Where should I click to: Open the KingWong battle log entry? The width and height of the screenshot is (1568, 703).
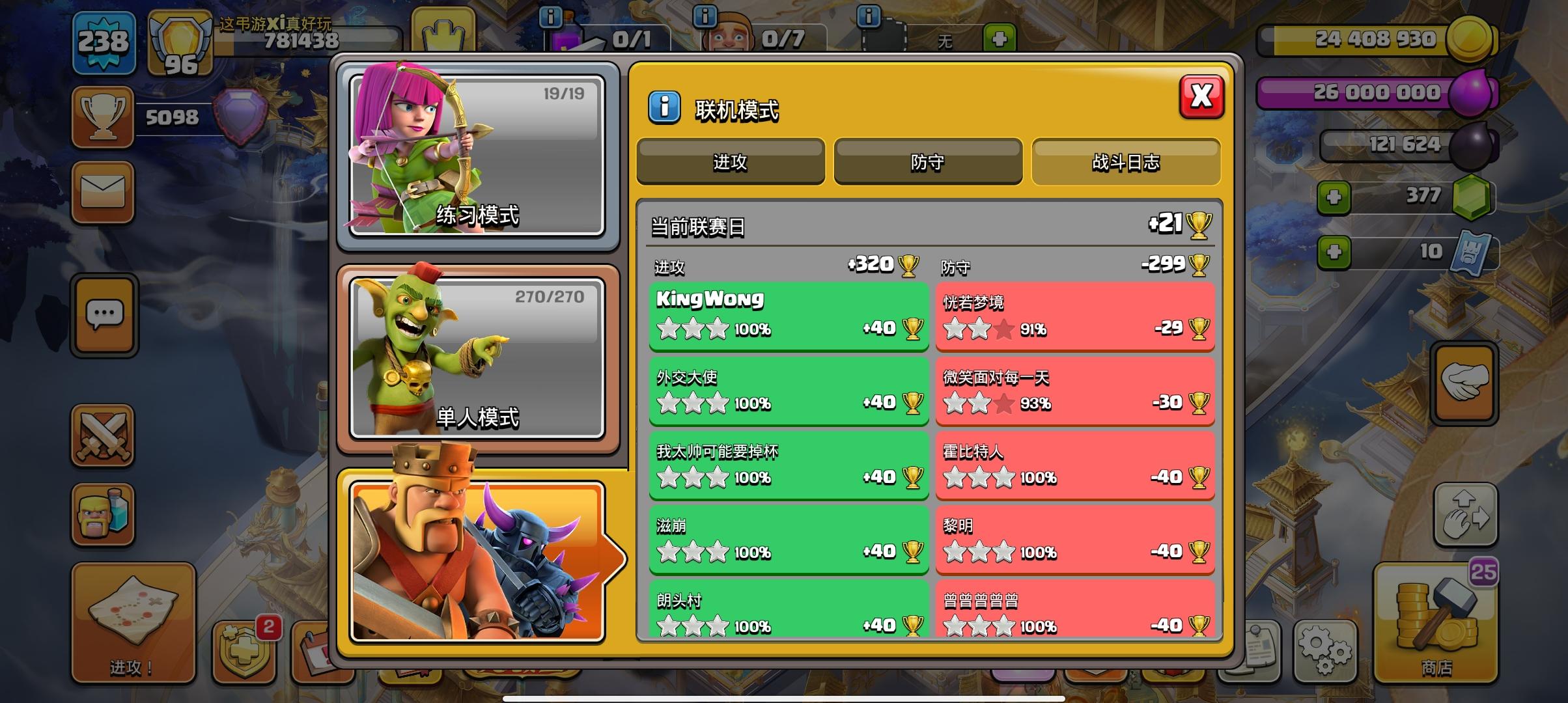click(x=788, y=314)
